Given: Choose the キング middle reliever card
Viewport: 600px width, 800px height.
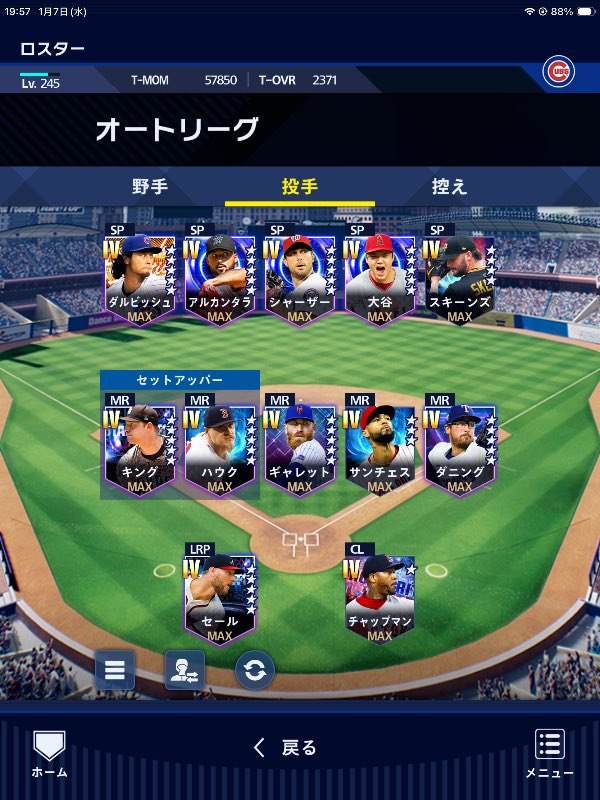Looking at the screenshot, I should tap(140, 448).
